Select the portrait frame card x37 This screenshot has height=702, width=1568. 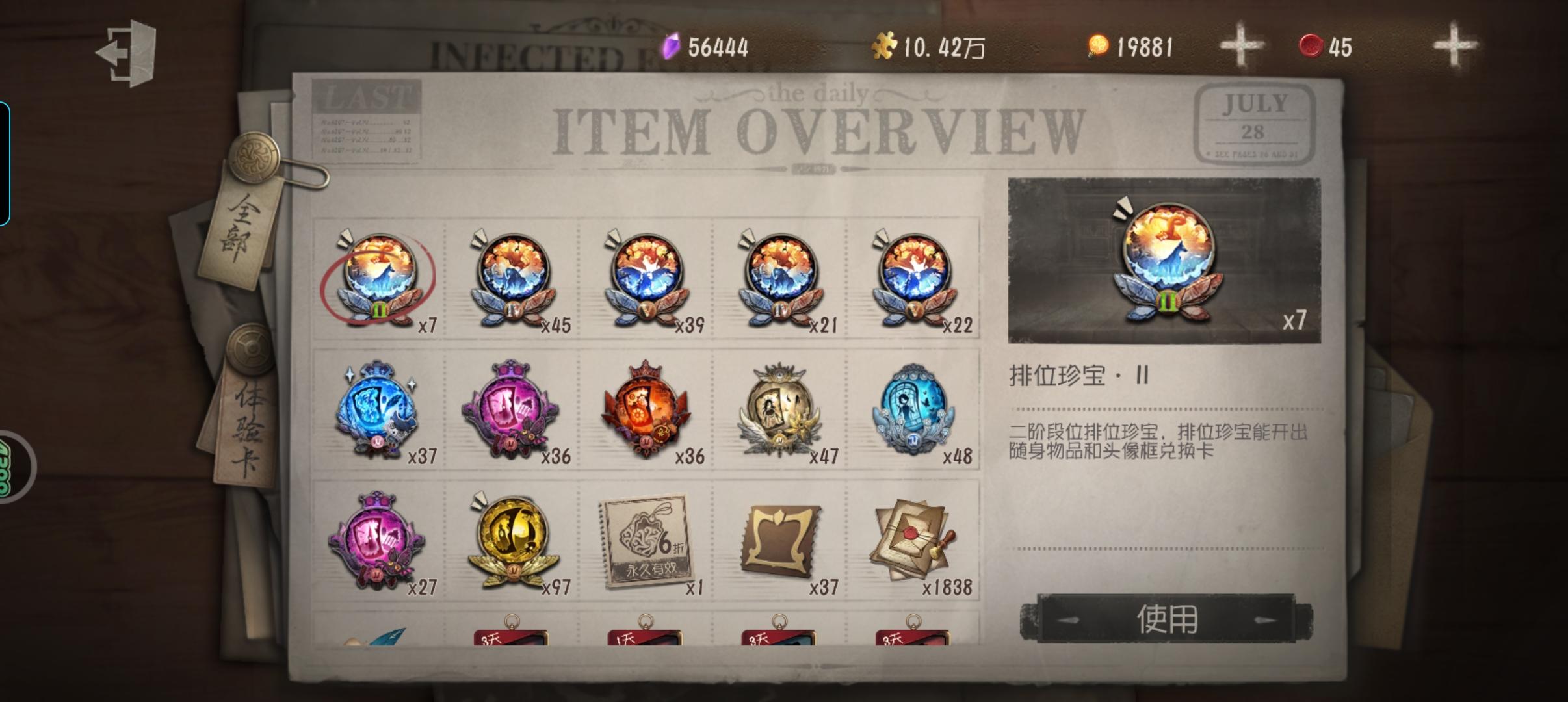780,549
